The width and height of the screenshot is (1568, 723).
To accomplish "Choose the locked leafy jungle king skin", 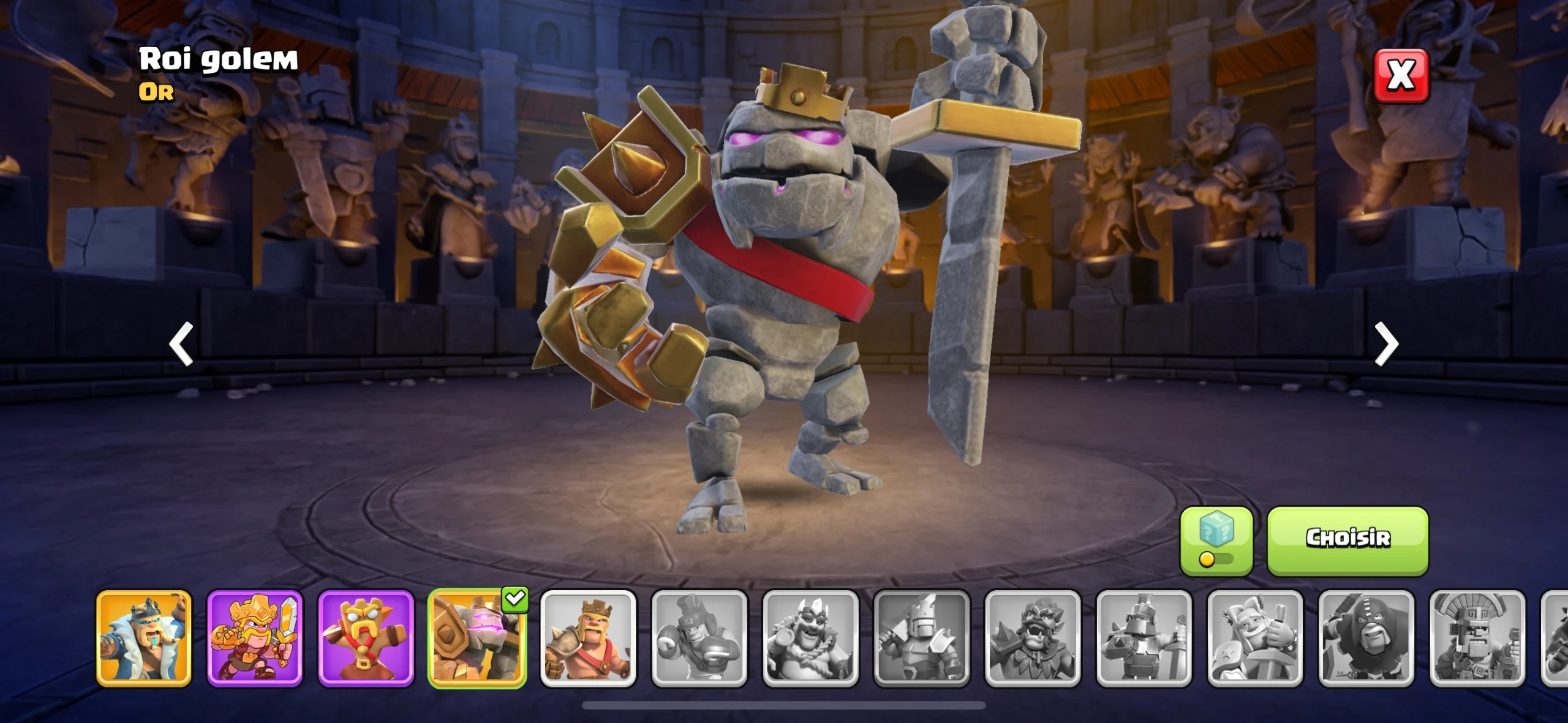I will [1033, 638].
